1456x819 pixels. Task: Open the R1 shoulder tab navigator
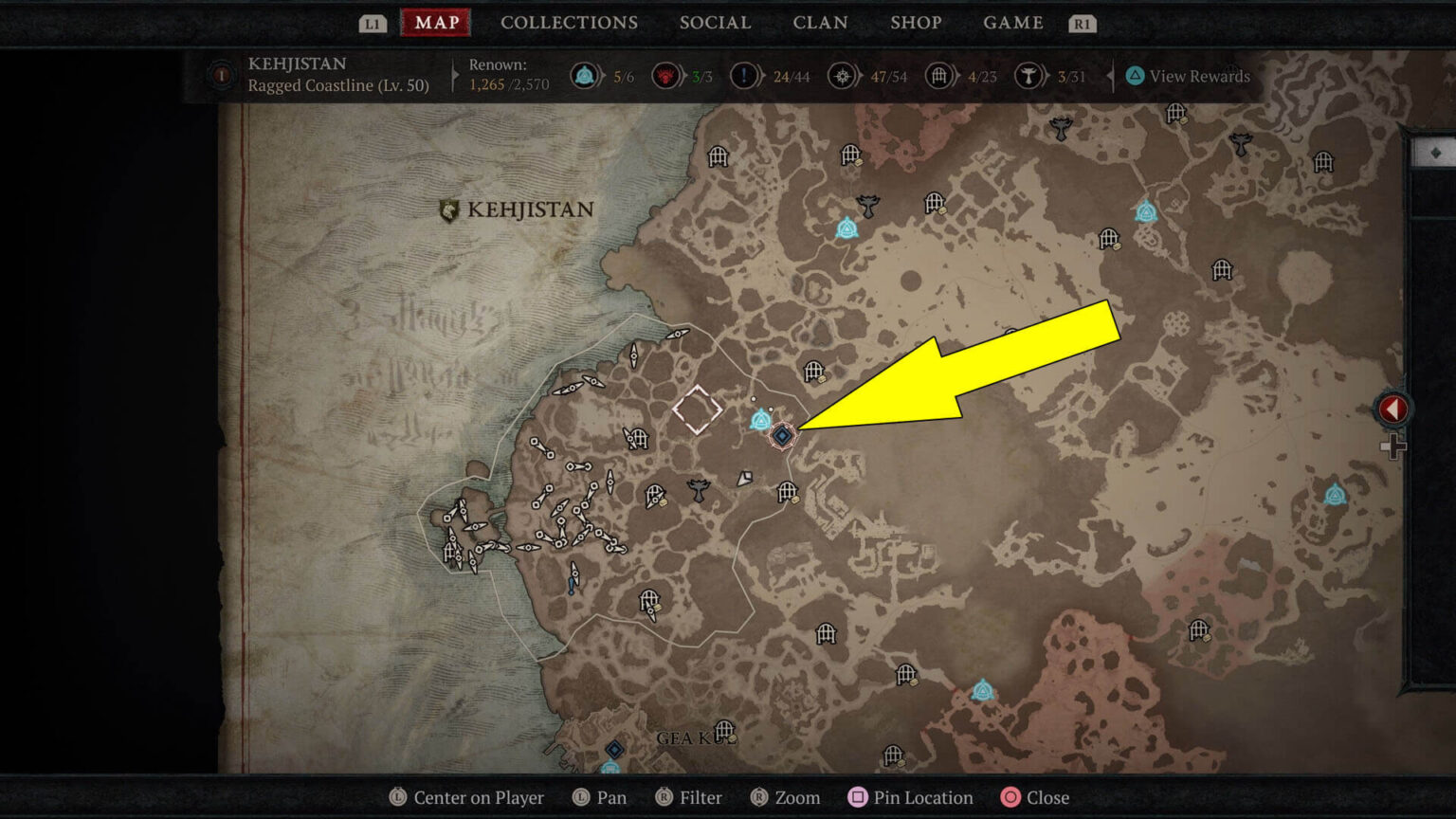click(1082, 23)
